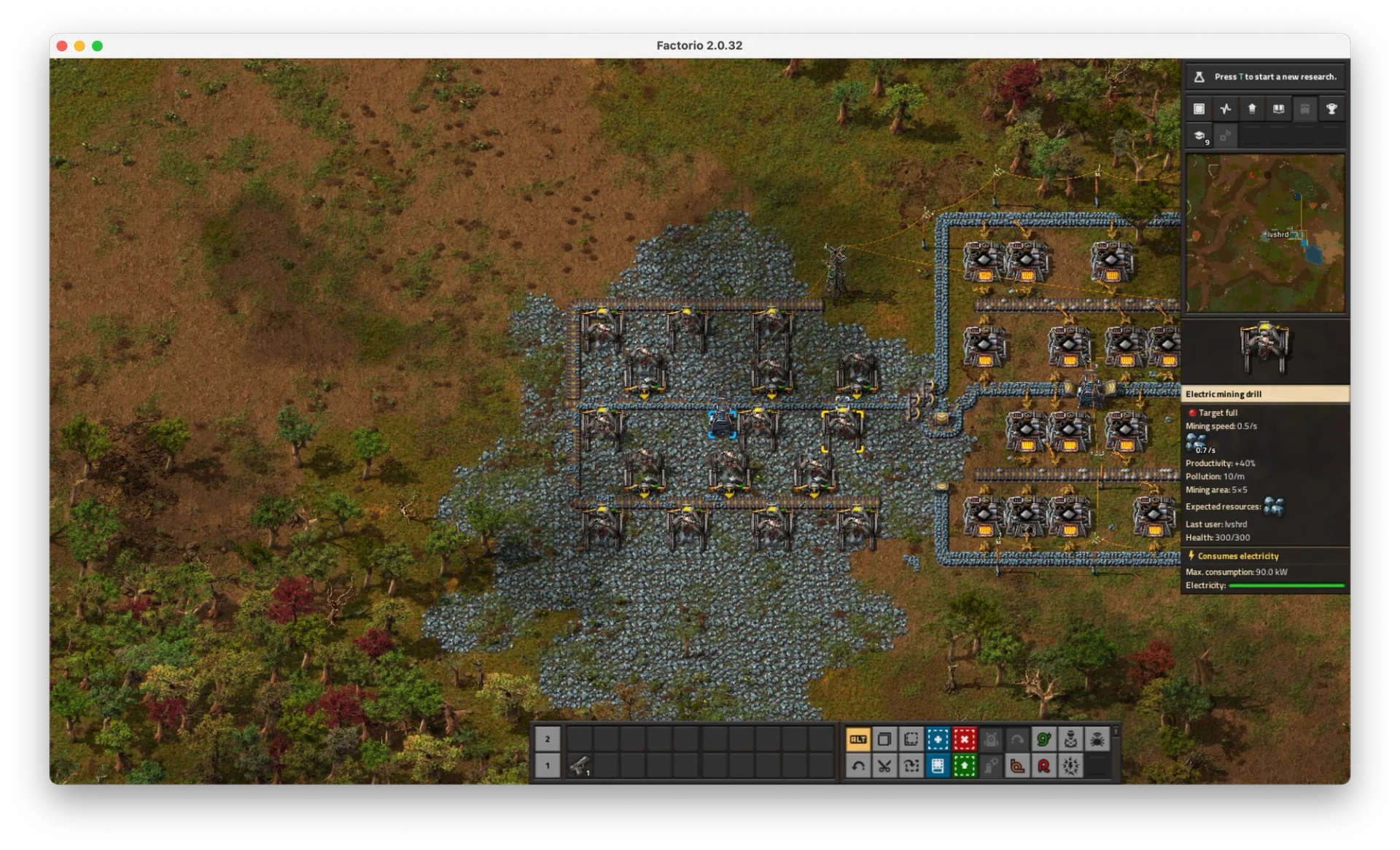Toggle the spider remote shortcut icon
The height and width of the screenshot is (850, 1400).
tap(1097, 739)
